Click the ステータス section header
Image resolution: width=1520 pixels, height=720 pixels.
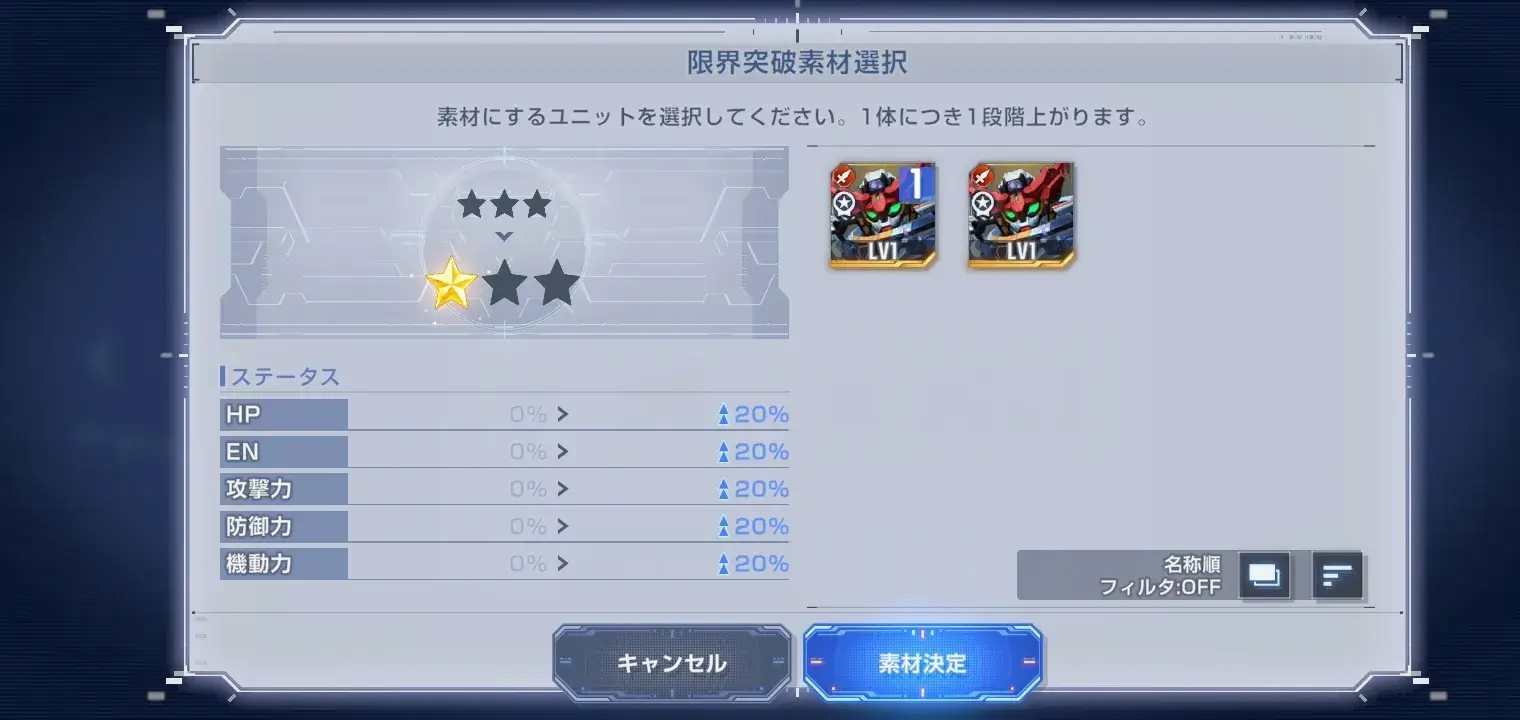[x=283, y=376]
